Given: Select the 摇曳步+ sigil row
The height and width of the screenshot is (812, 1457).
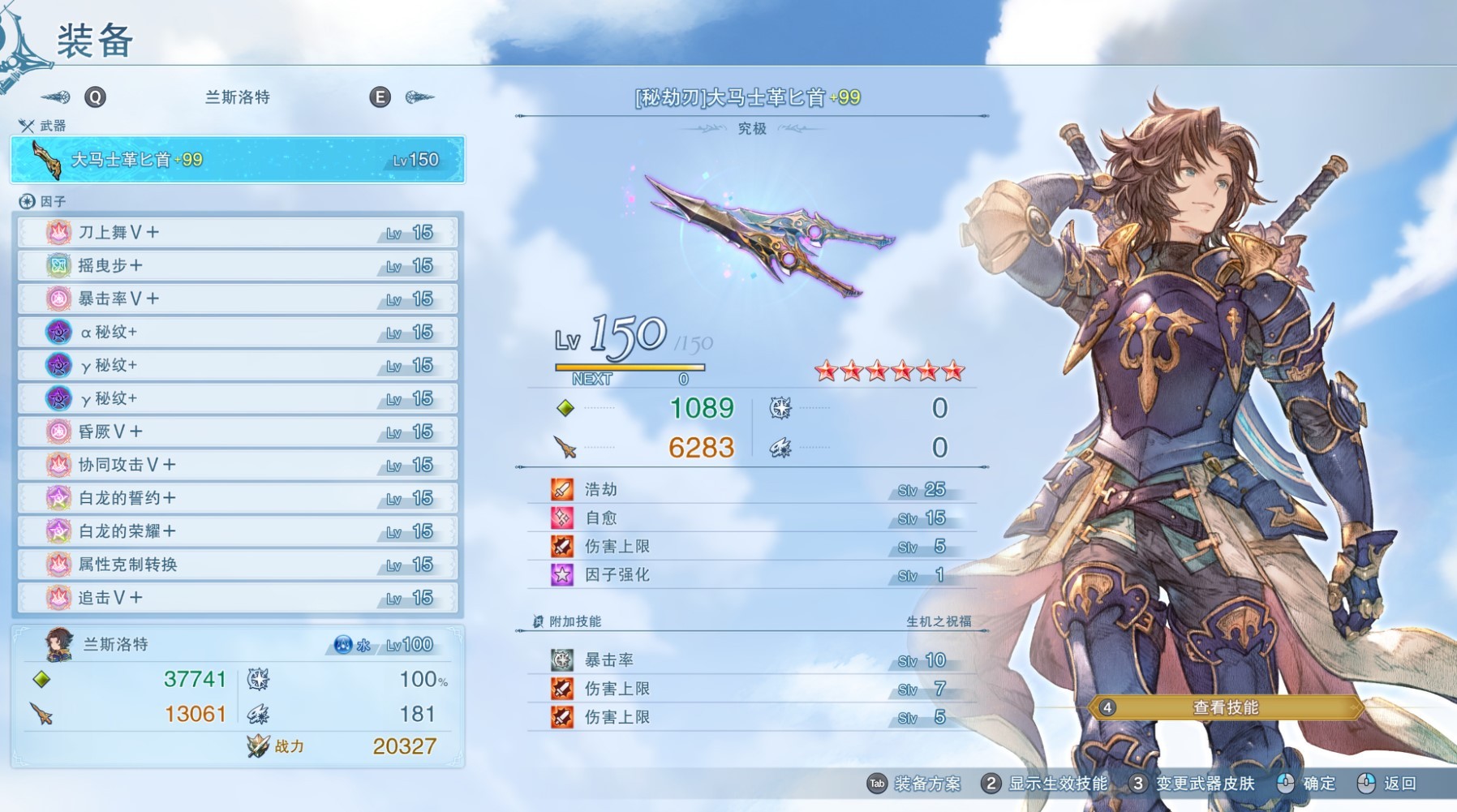Looking at the screenshot, I should 237,266.
